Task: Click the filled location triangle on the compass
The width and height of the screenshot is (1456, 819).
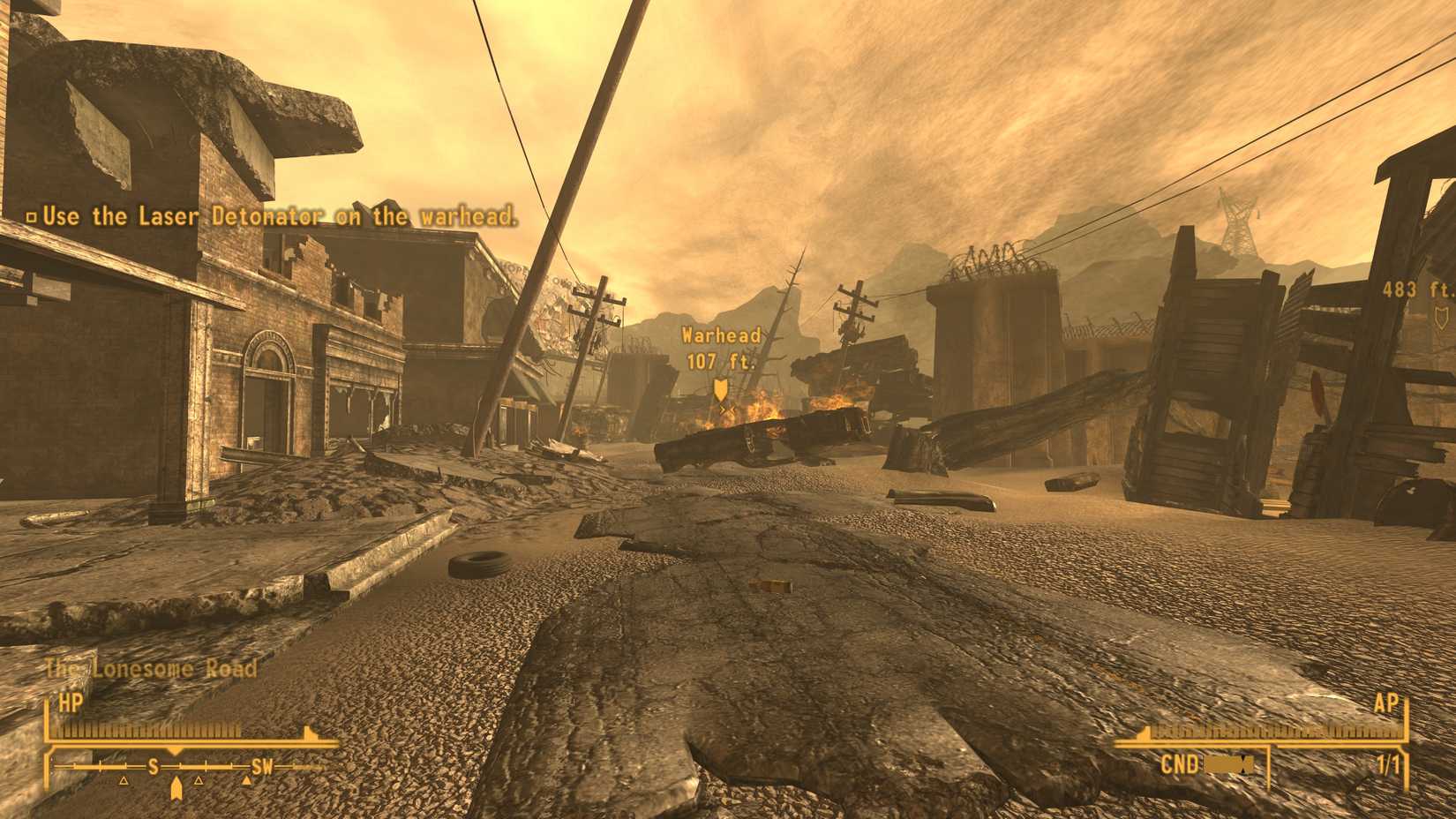Action: (246, 780)
